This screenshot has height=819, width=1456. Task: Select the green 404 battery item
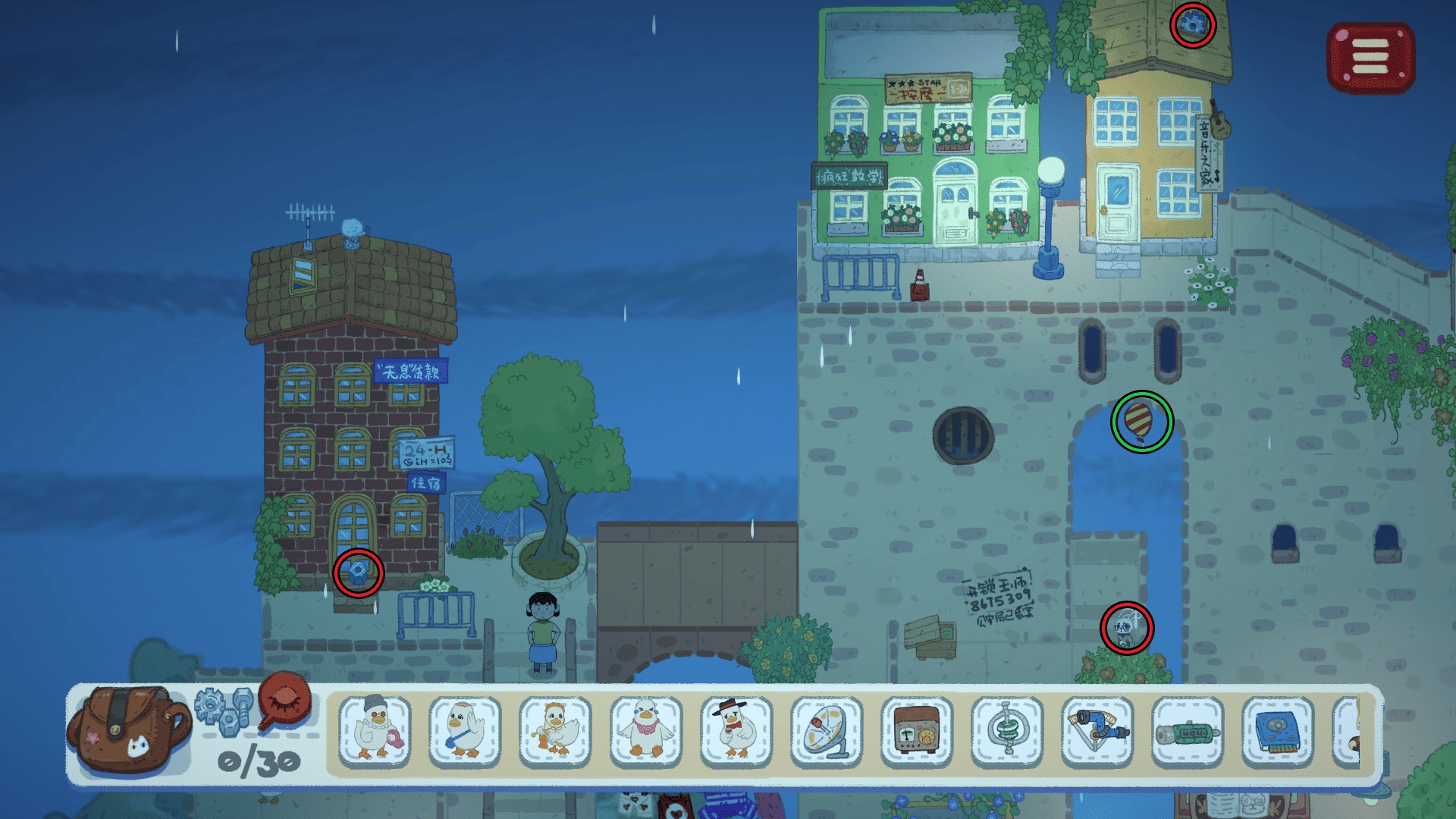click(x=1188, y=732)
